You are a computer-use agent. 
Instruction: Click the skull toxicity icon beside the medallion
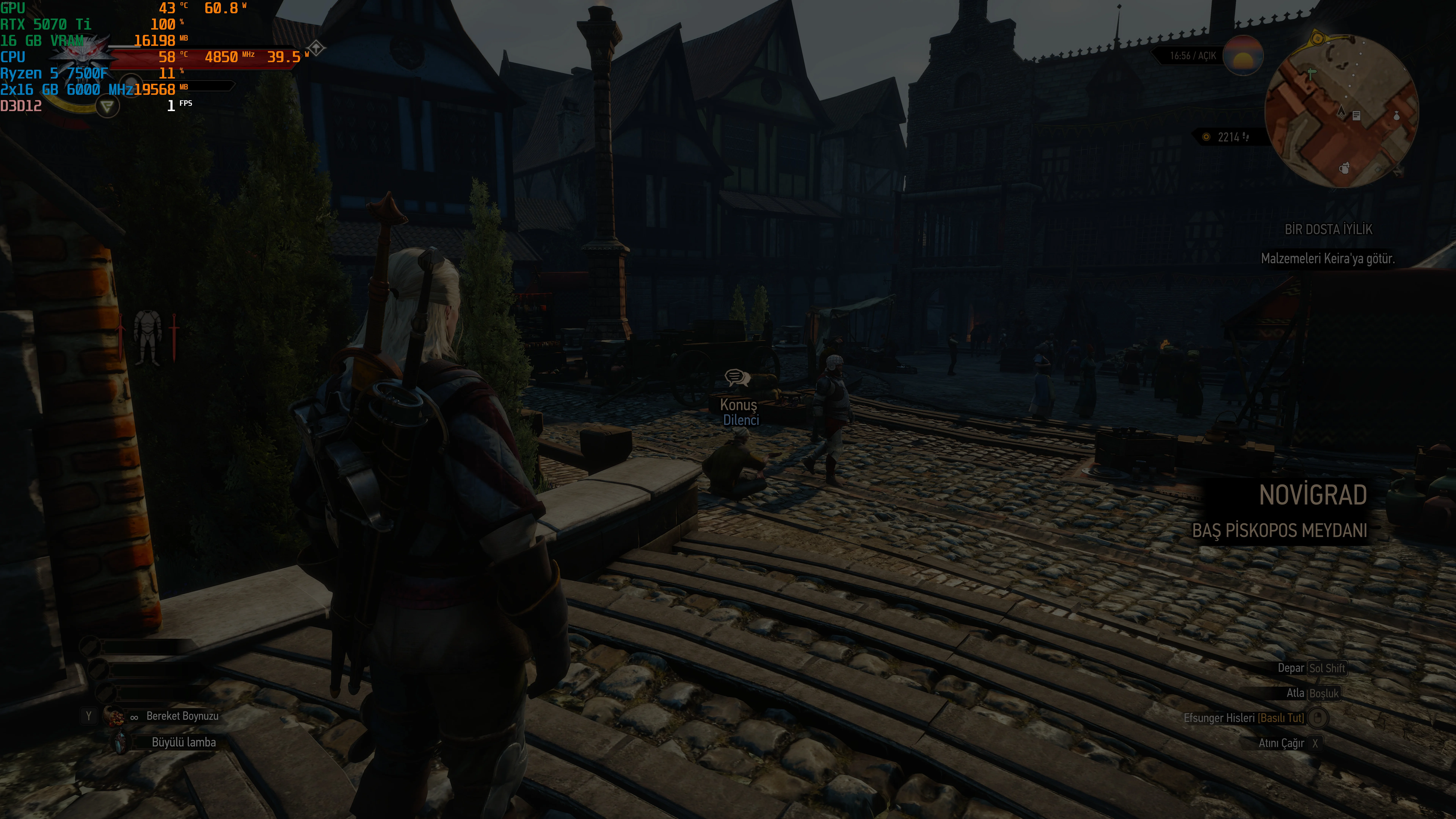tap(131, 85)
